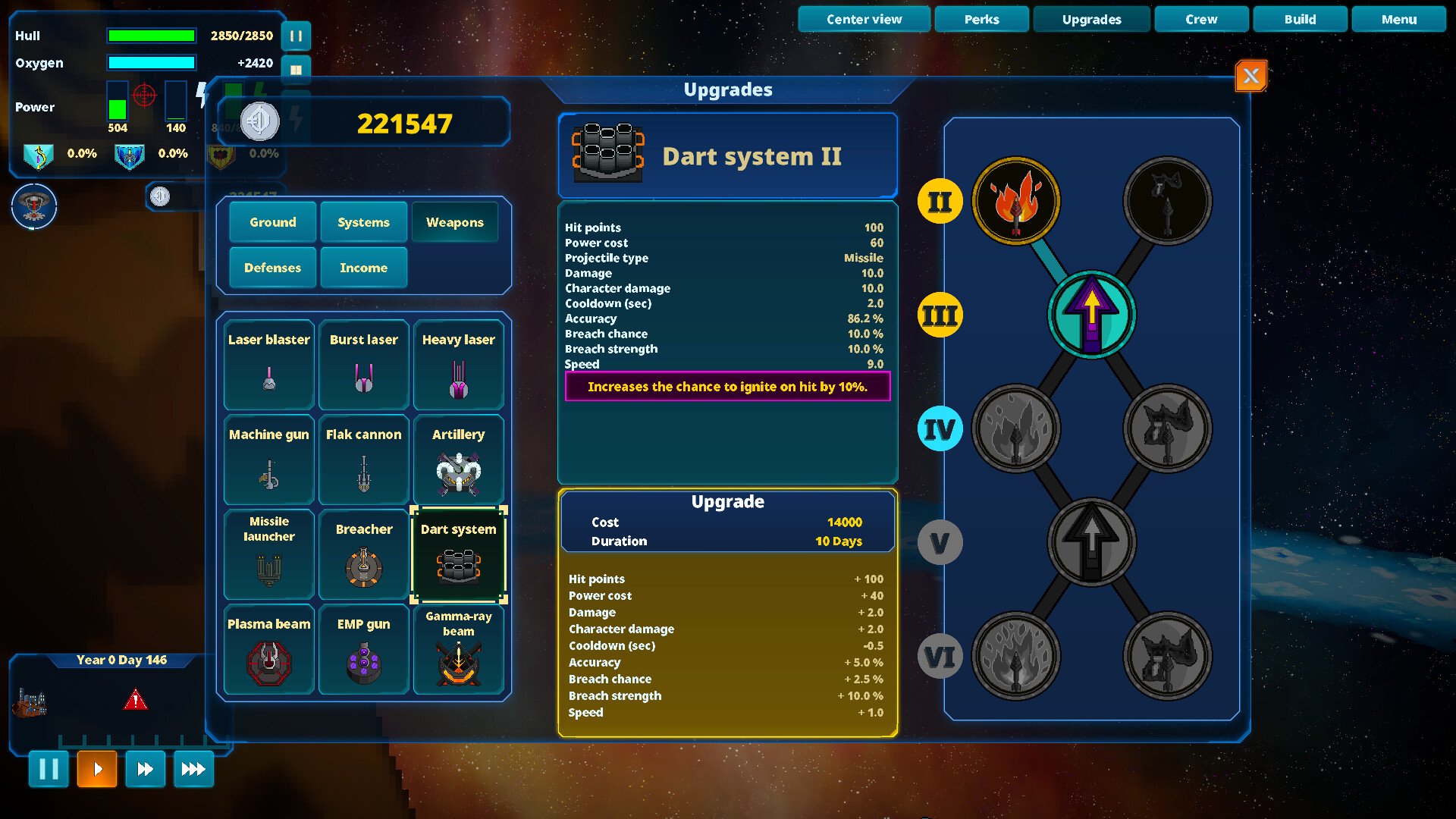Select the Flak cannon weapon icon
Screen dimensions: 1456x819
point(363,460)
